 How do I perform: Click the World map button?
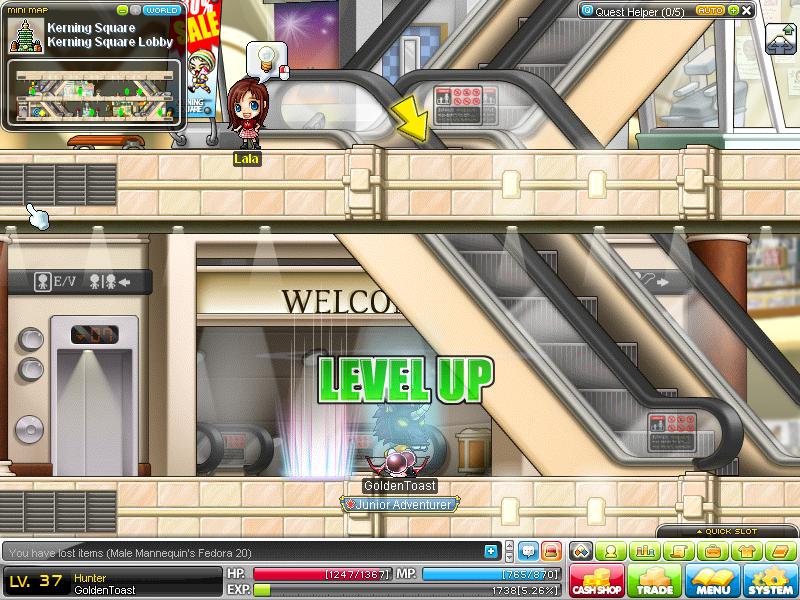(x=163, y=10)
